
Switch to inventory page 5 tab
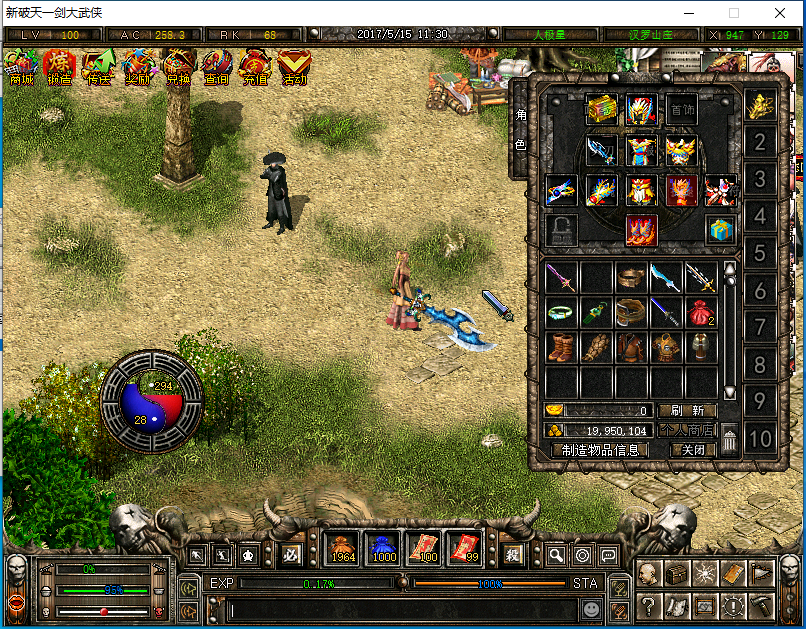(x=760, y=253)
